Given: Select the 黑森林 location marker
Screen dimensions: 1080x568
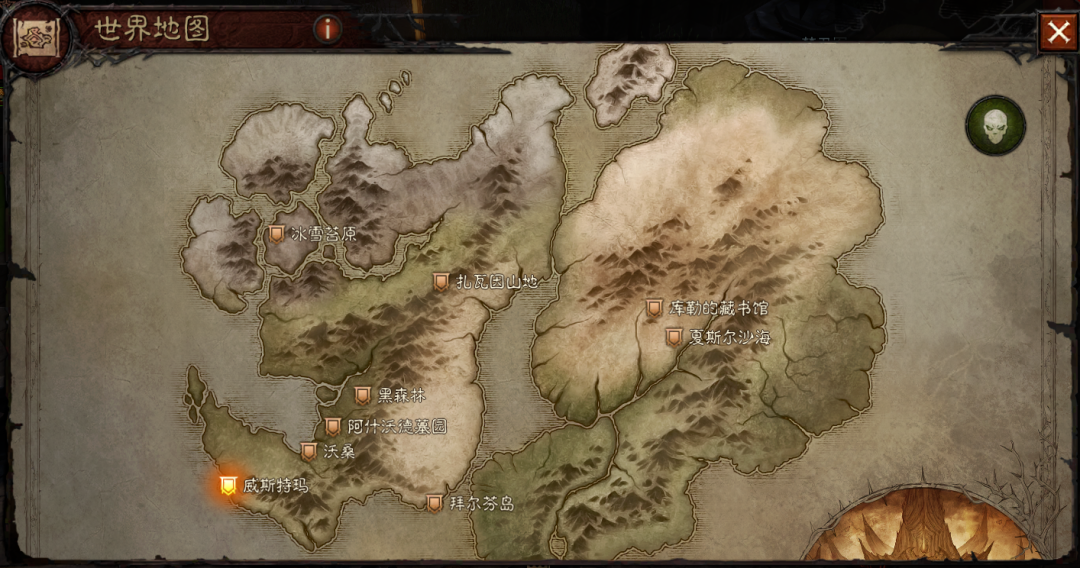Looking at the screenshot, I should click(x=362, y=396).
